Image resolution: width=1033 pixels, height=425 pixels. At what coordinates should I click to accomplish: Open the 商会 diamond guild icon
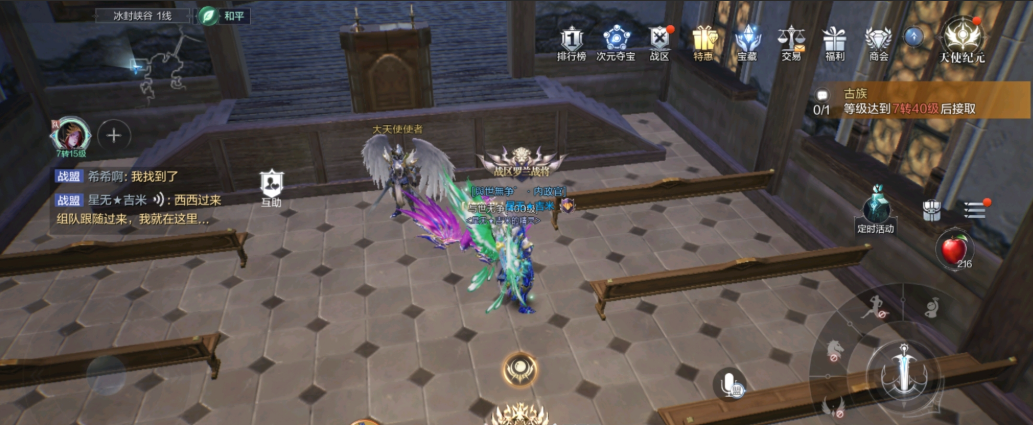[x=879, y=42]
